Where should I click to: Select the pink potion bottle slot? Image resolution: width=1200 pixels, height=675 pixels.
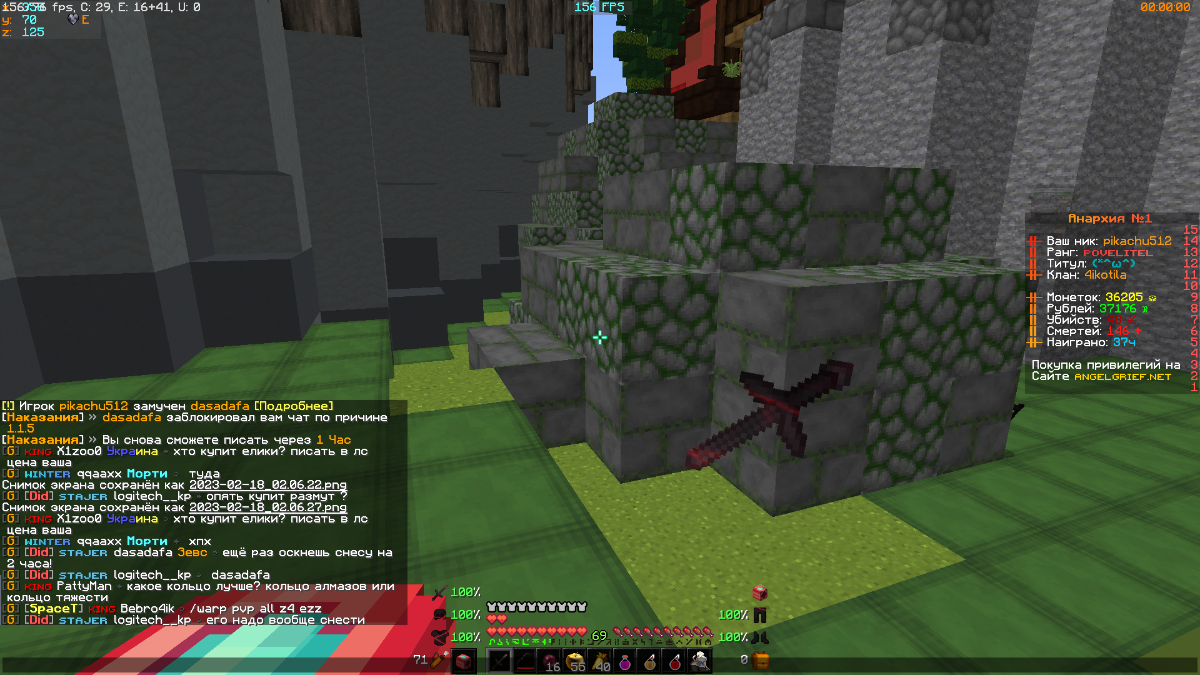pyautogui.click(x=625, y=661)
